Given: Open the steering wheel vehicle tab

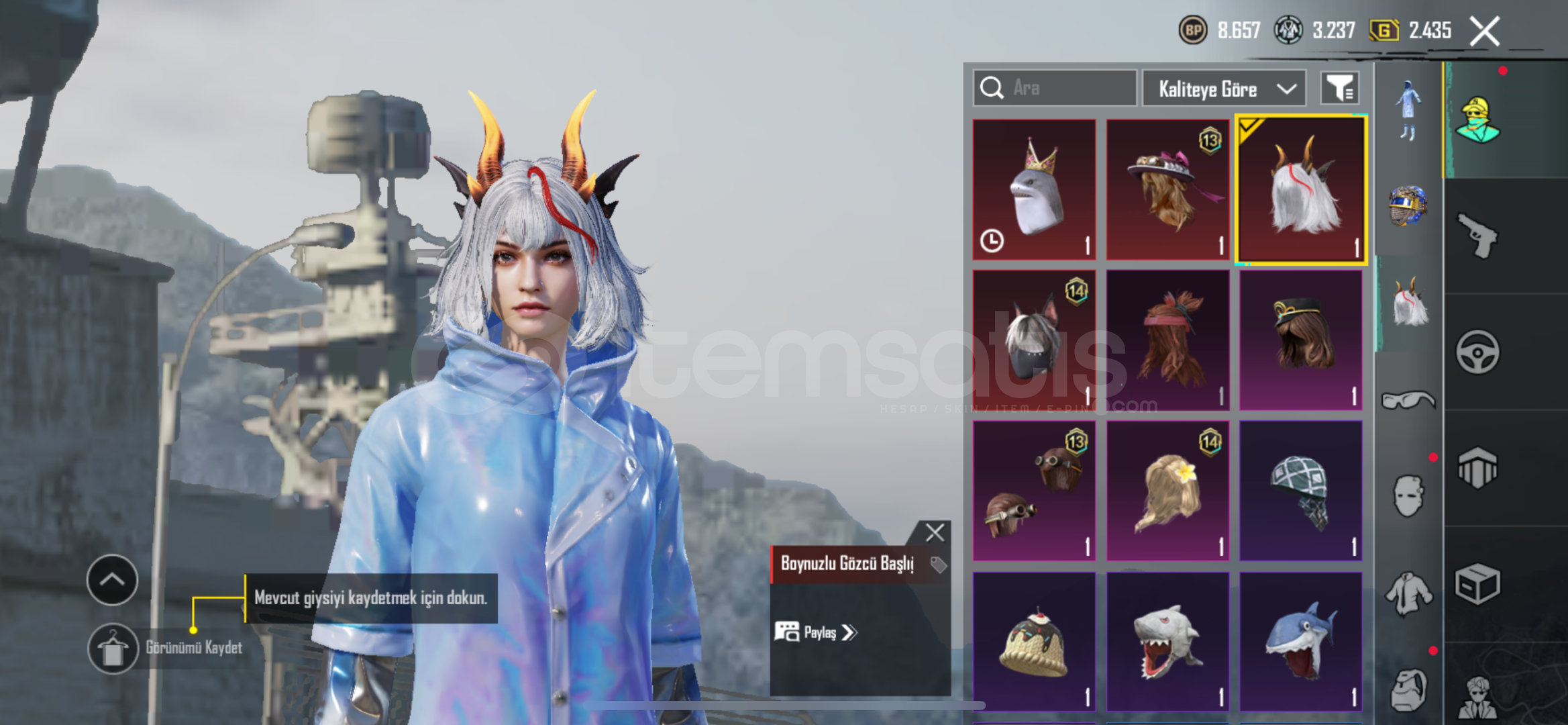Looking at the screenshot, I should pyautogui.click(x=1478, y=352).
